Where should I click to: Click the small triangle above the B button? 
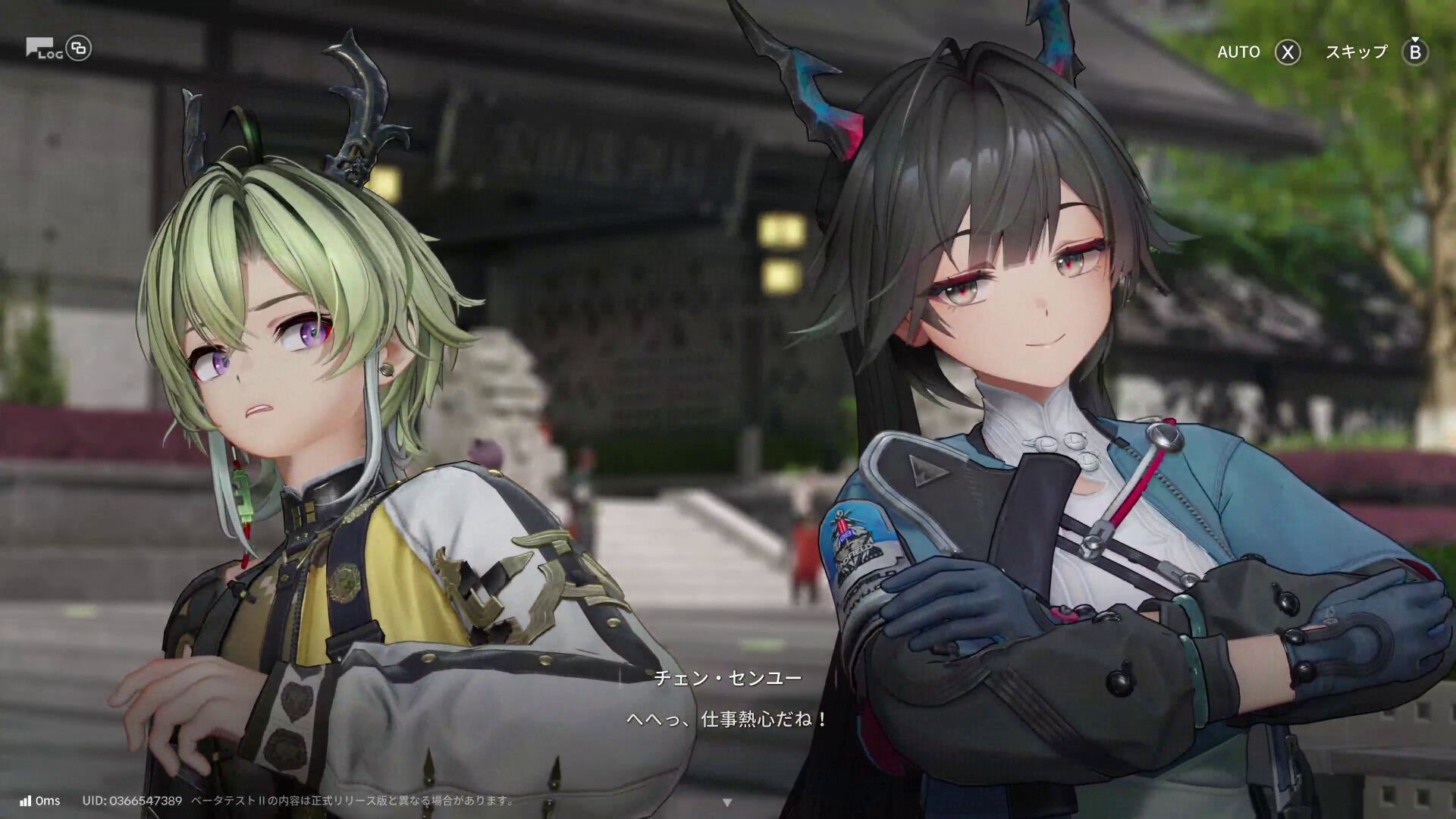pos(1415,39)
